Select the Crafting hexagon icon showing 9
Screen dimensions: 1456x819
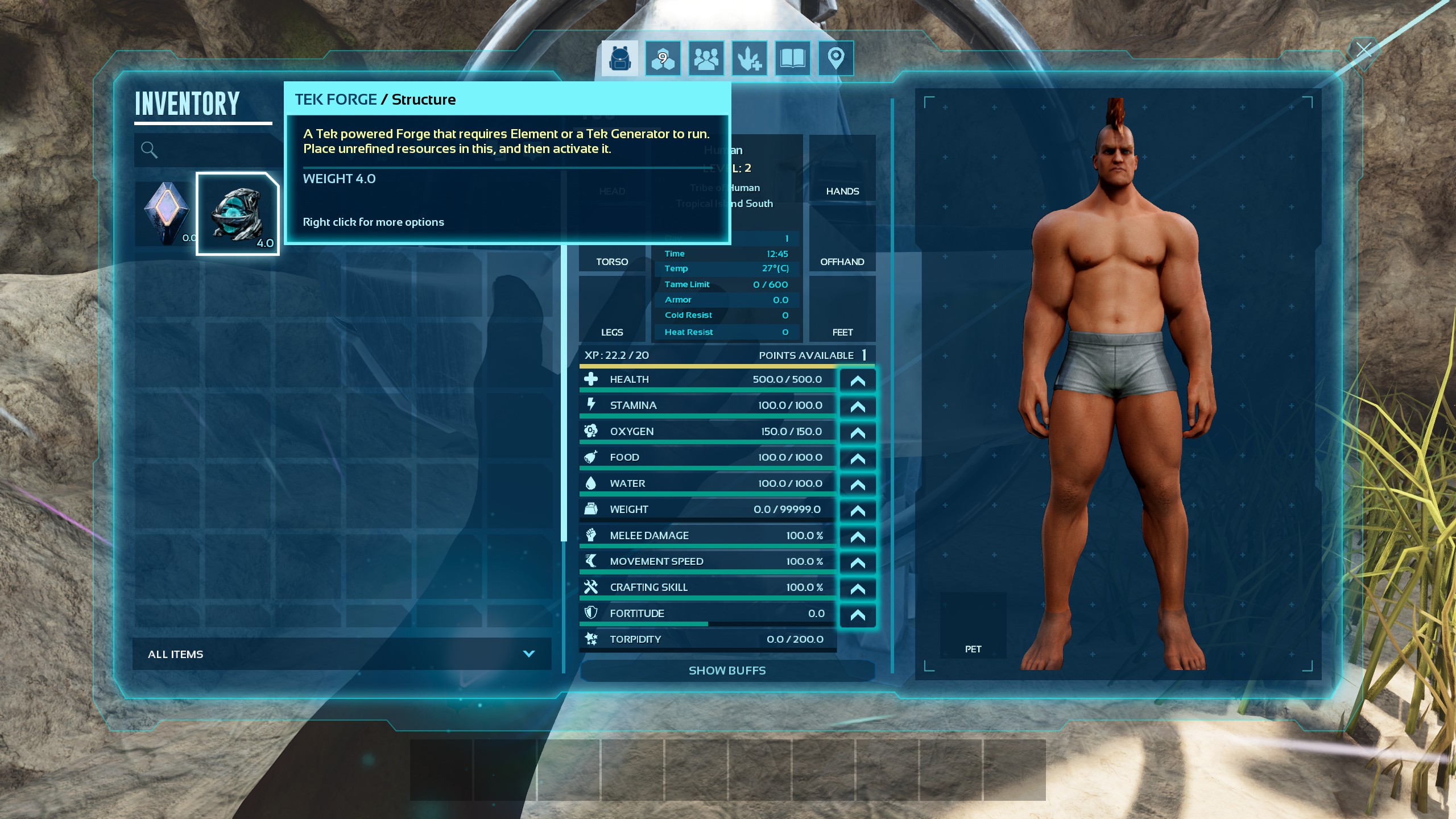pos(663,57)
